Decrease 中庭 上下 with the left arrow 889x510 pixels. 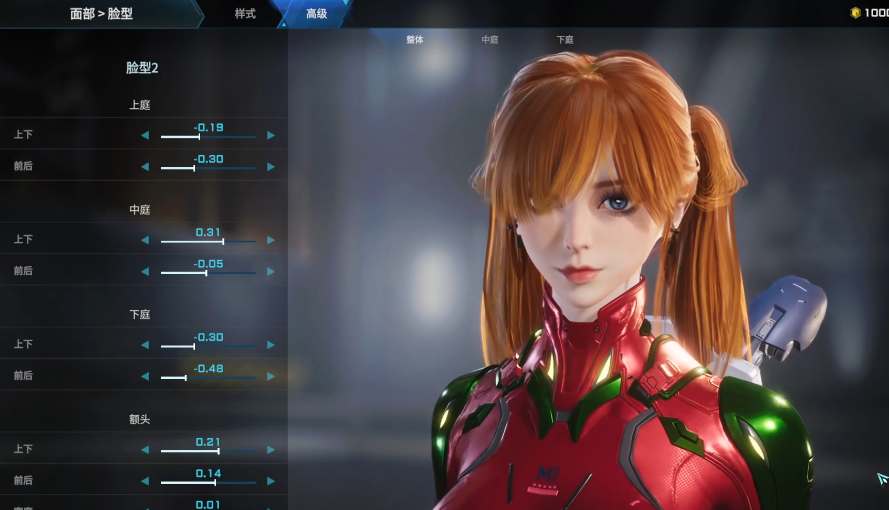145,241
